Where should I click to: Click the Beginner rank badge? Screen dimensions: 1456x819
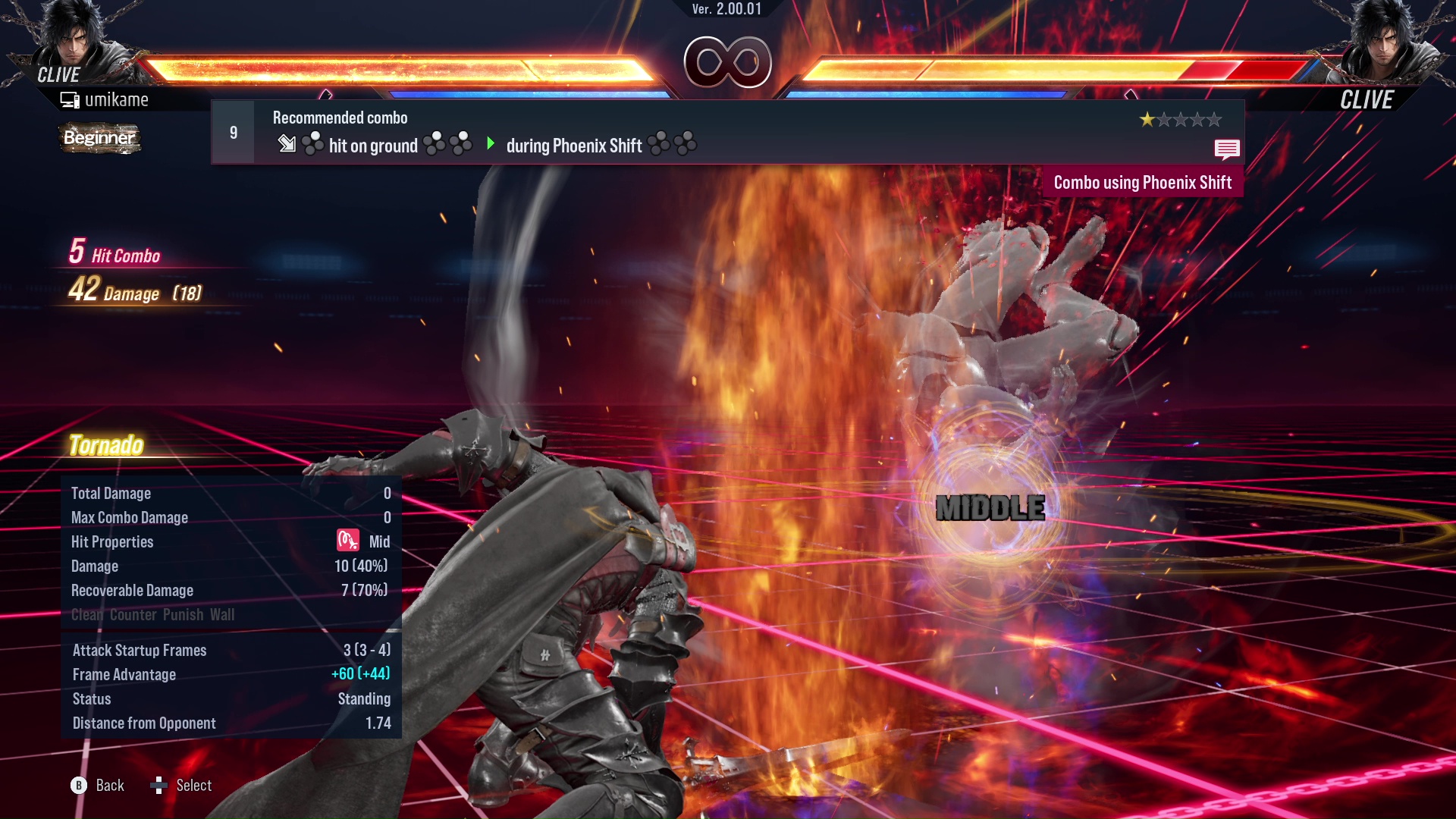point(99,138)
